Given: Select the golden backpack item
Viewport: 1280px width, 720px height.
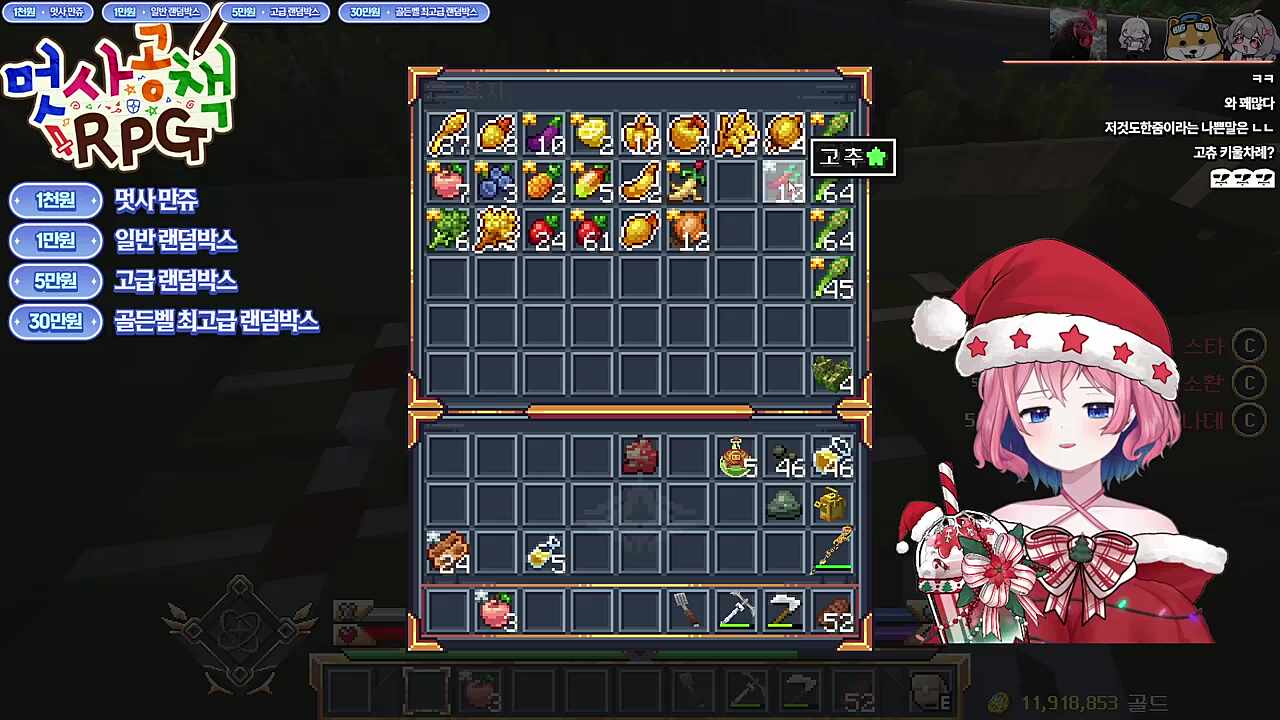Looking at the screenshot, I should click(832, 505).
